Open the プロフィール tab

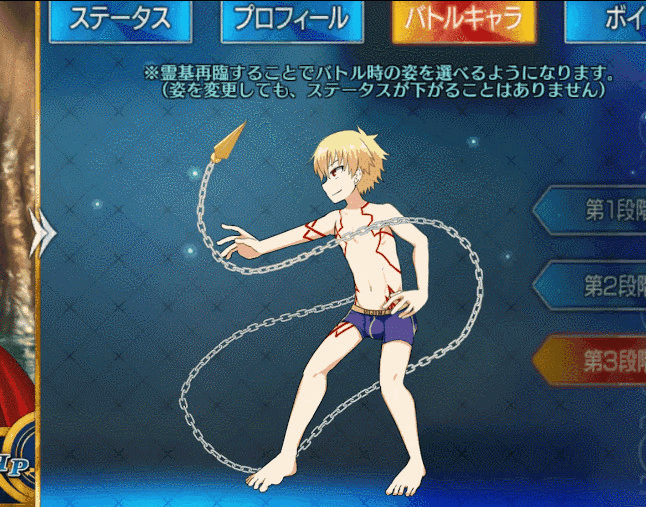[x=291, y=19]
